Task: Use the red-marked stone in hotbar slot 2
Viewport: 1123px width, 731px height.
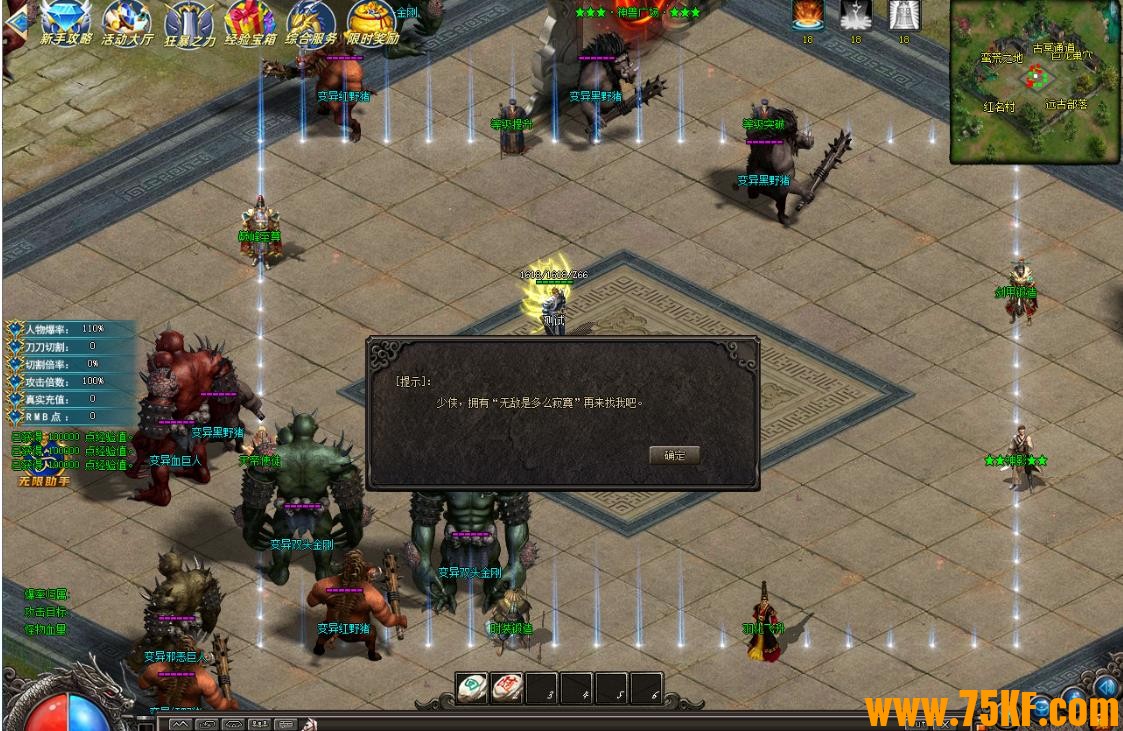Action: pos(507,687)
